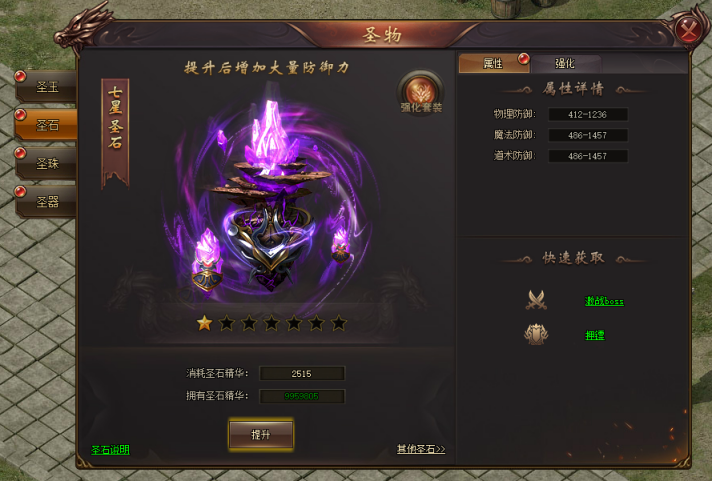The image size is (712, 482).
Task: Open the 强化套装 set icon
Action: pyautogui.click(x=421, y=92)
